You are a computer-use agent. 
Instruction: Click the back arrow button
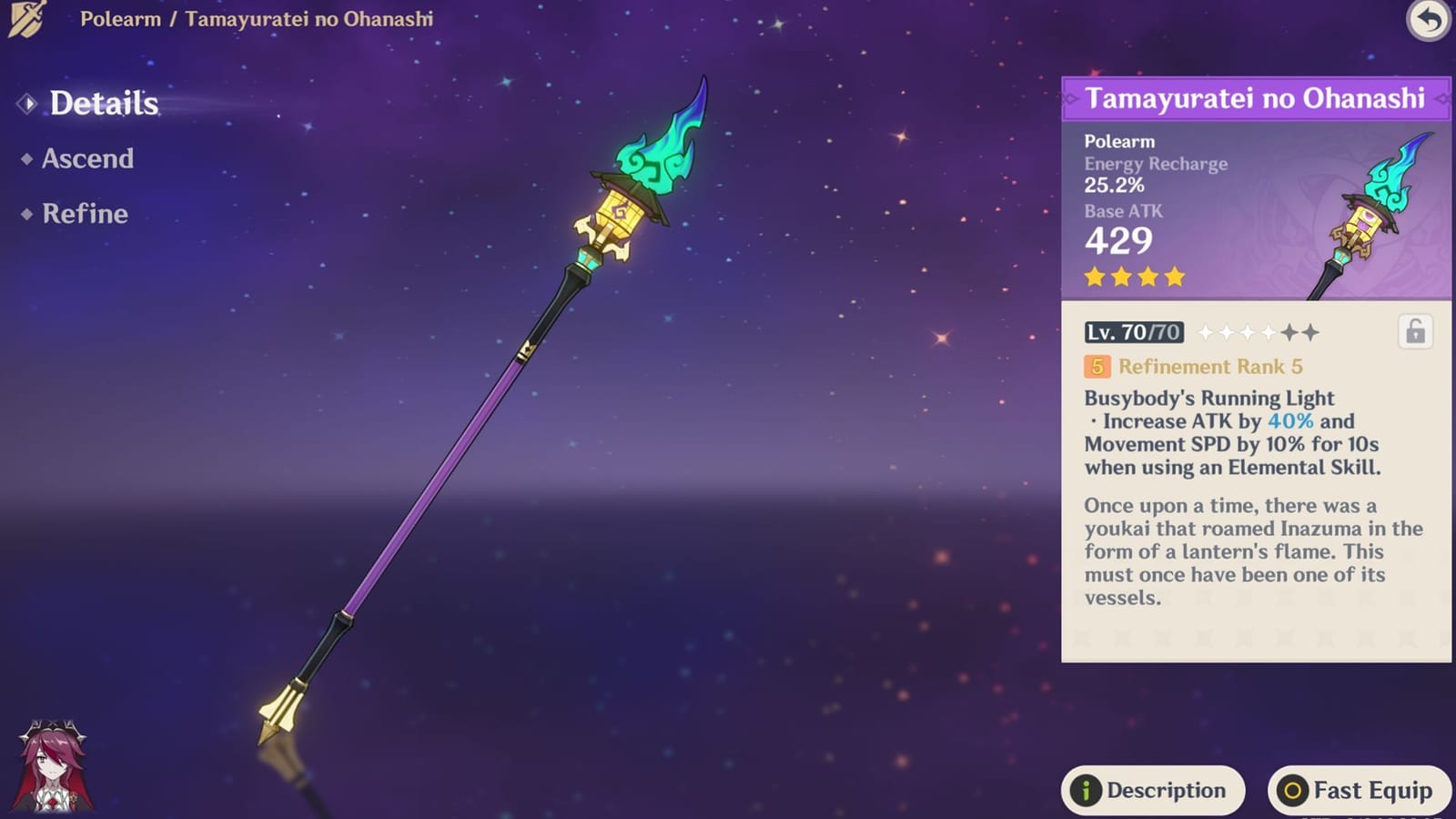click(1429, 20)
